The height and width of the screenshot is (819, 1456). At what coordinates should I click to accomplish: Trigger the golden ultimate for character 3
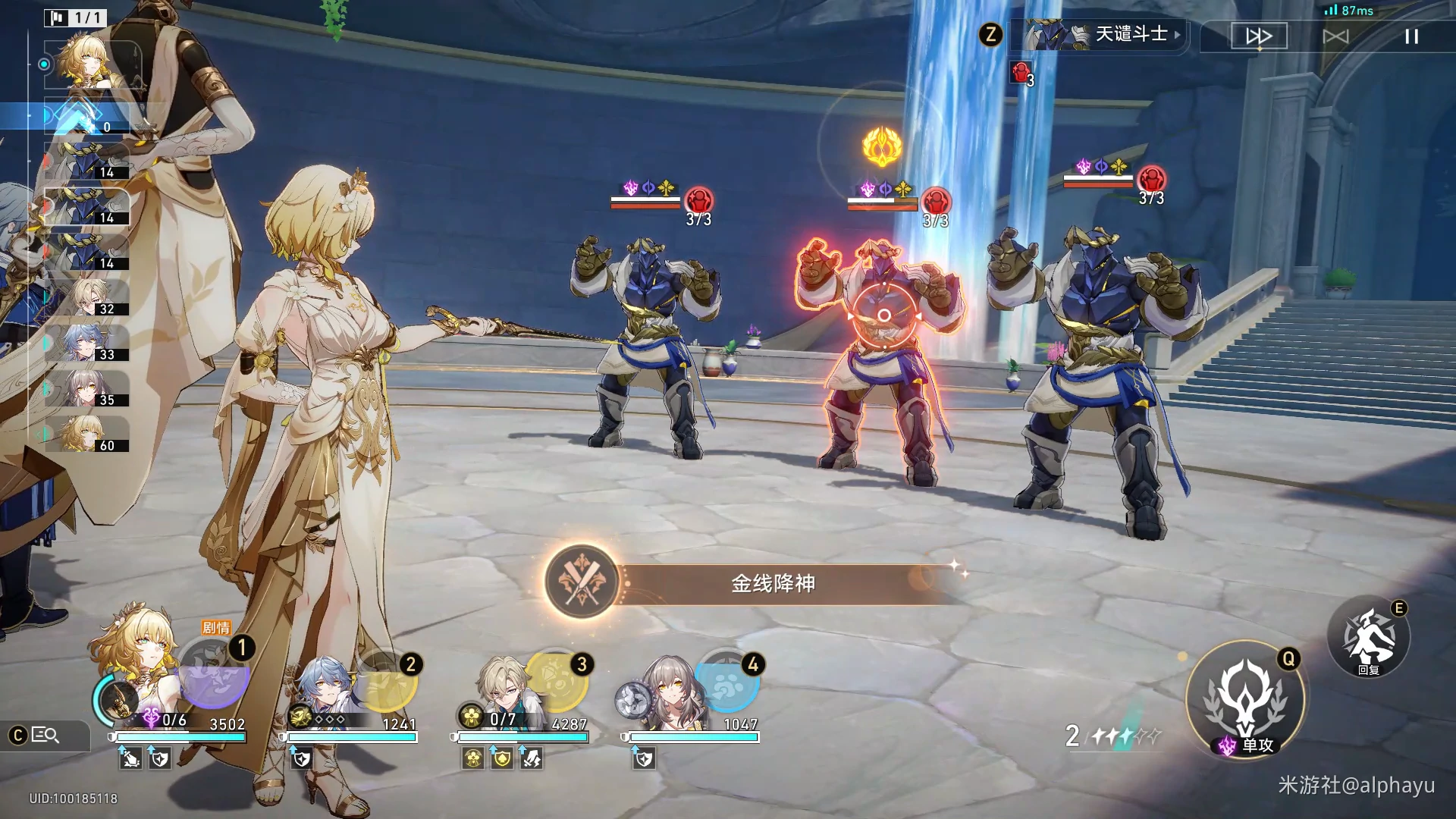coord(558,678)
